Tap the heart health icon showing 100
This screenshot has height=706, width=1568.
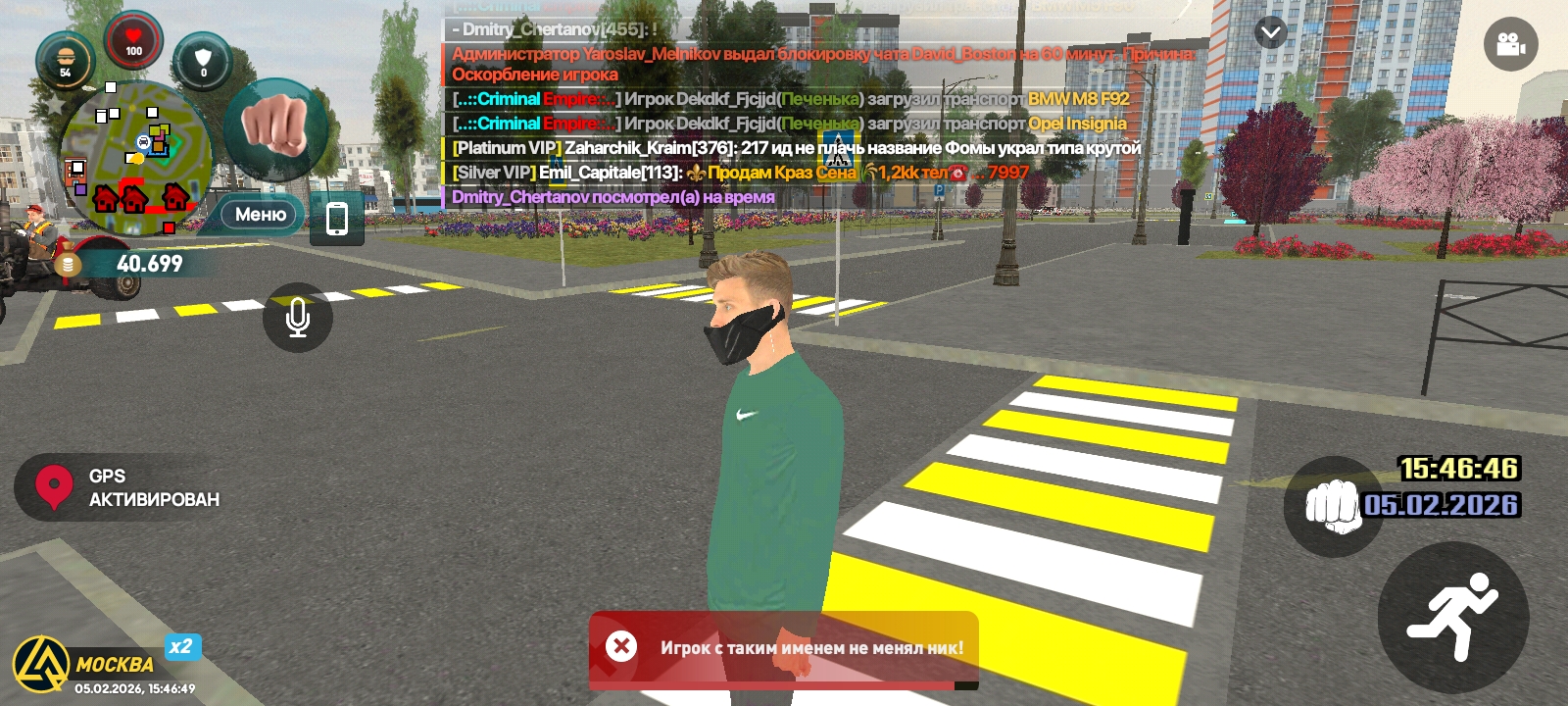(x=132, y=42)
